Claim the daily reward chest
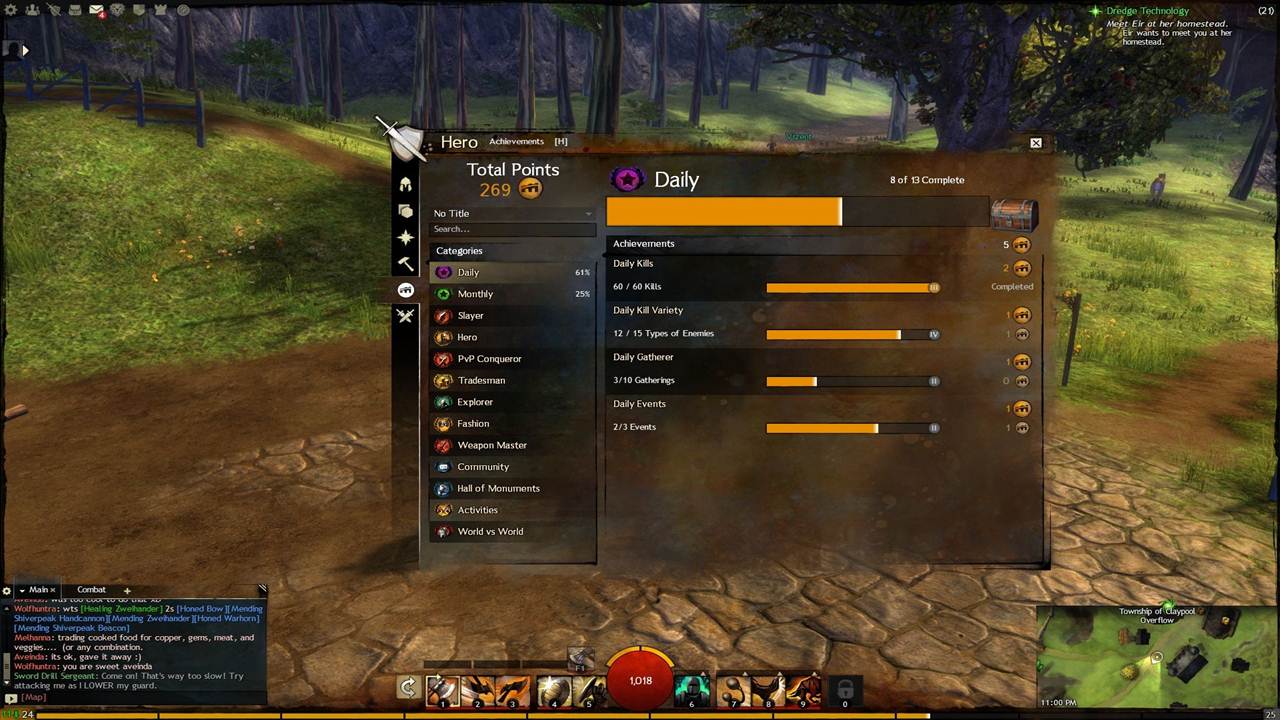The image size is (1280, 720). click(1012, 212)
